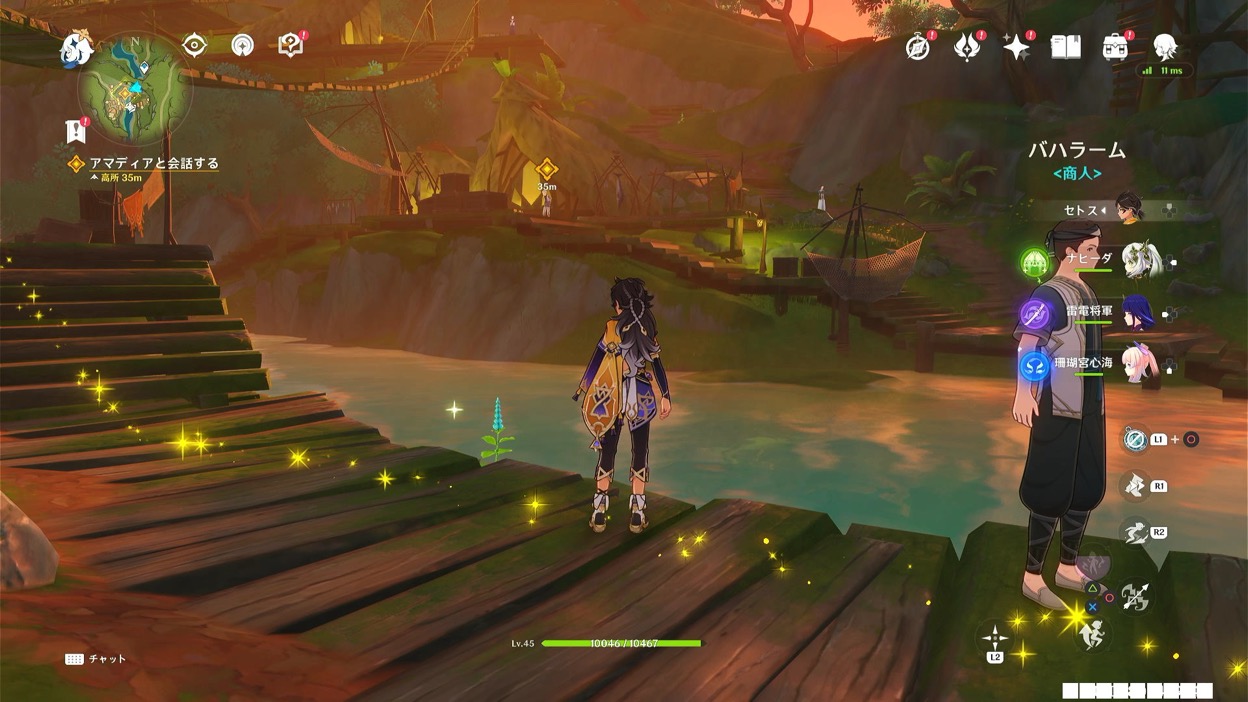The width and height of the screenshot is (1248, 702).
Task: Switch to party member 雷電将軍
Action: pos(1141,312)
